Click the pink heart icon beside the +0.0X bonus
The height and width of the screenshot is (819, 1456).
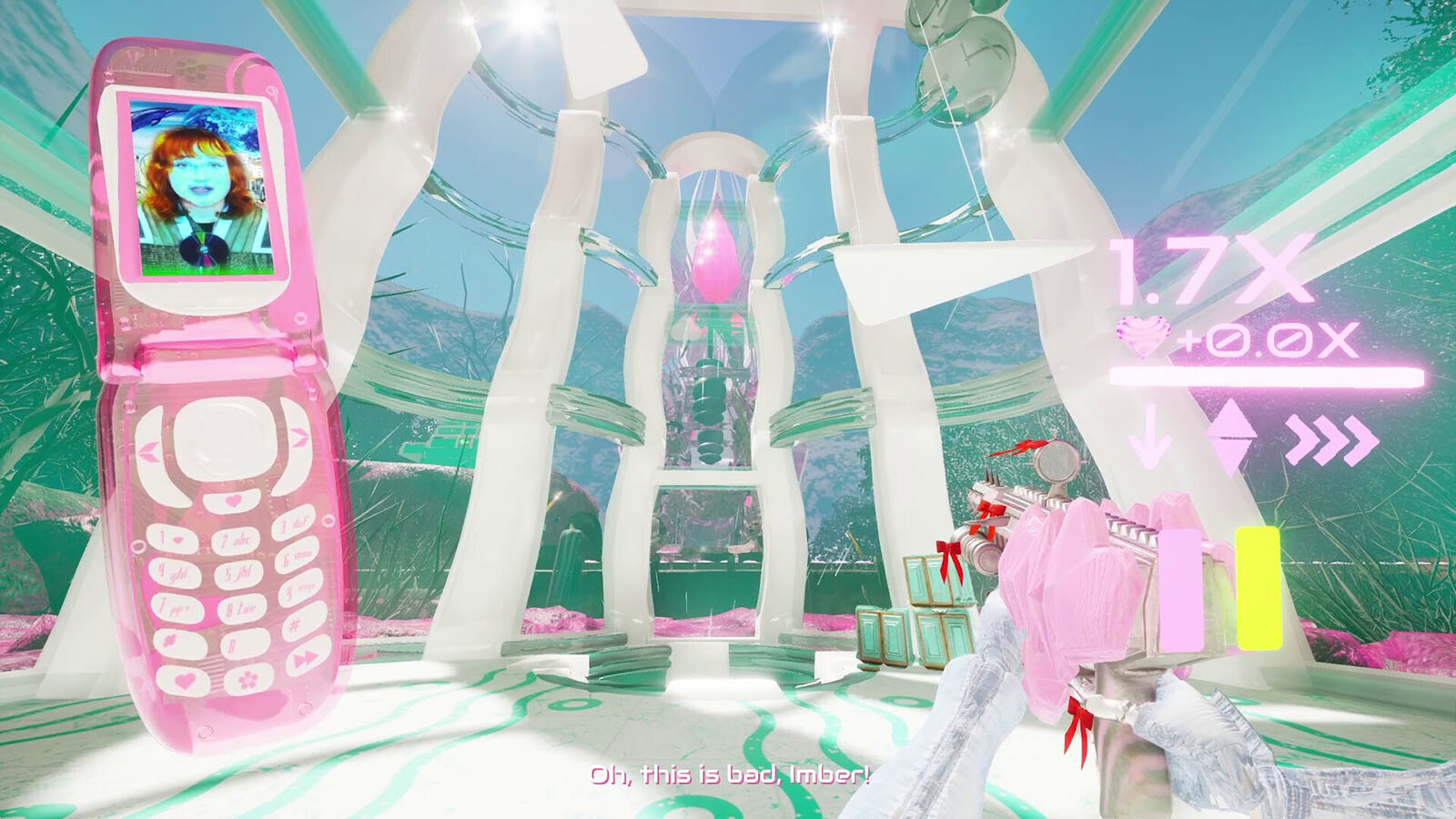[x=1143, y=338]
